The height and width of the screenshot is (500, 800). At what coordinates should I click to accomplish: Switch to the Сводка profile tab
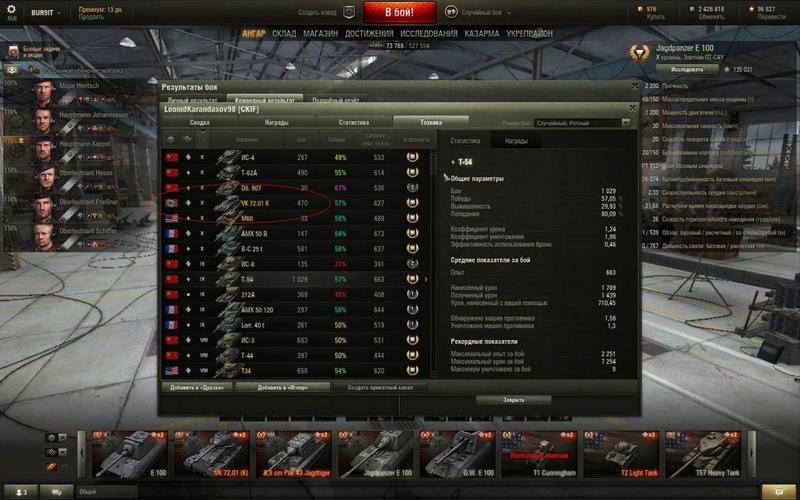pos(200,122)
